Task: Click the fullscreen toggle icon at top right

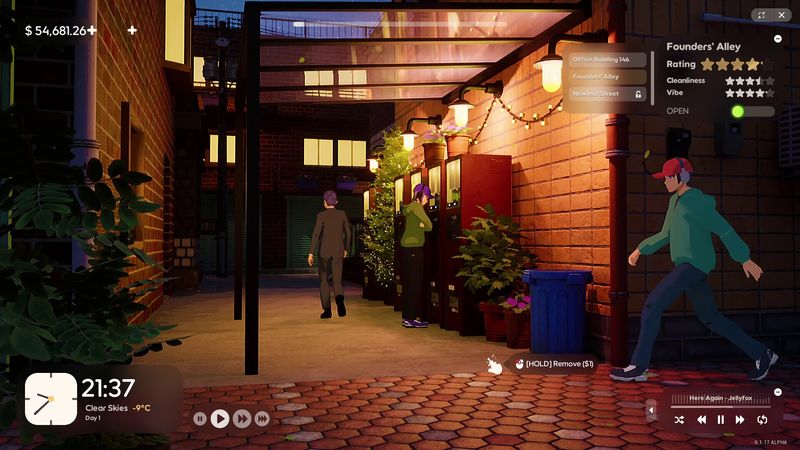Action: click(x=762, y=15)
